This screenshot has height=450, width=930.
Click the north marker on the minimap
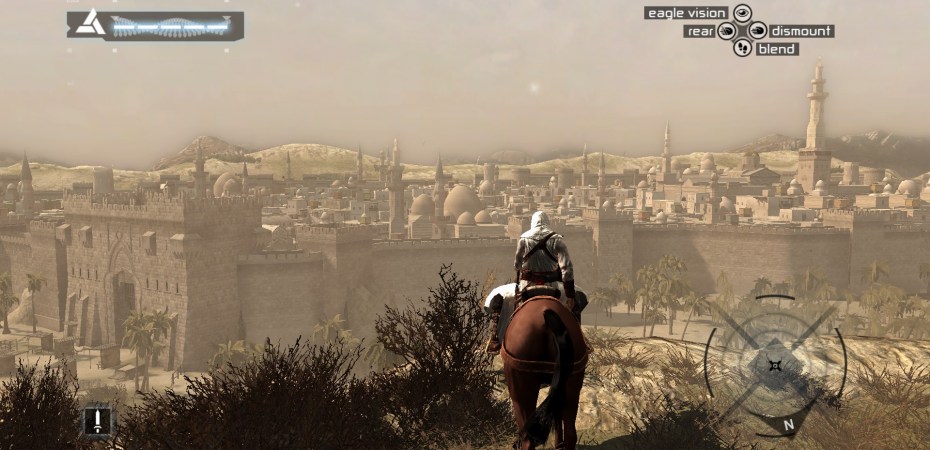pos(789,424)
